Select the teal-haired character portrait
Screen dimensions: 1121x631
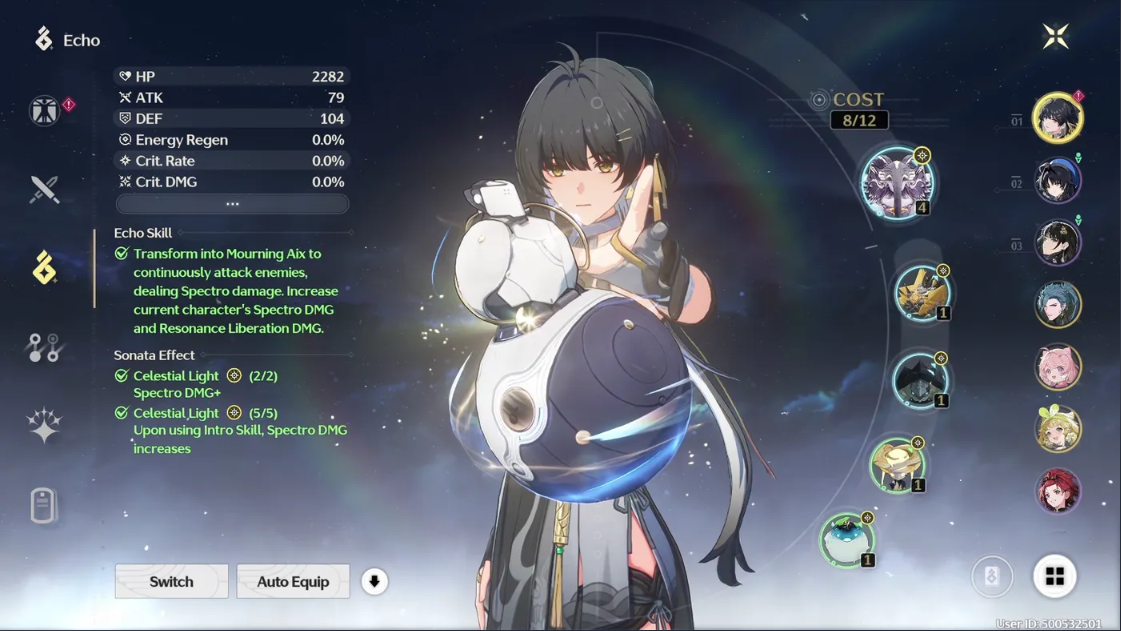coord(1057,305)
